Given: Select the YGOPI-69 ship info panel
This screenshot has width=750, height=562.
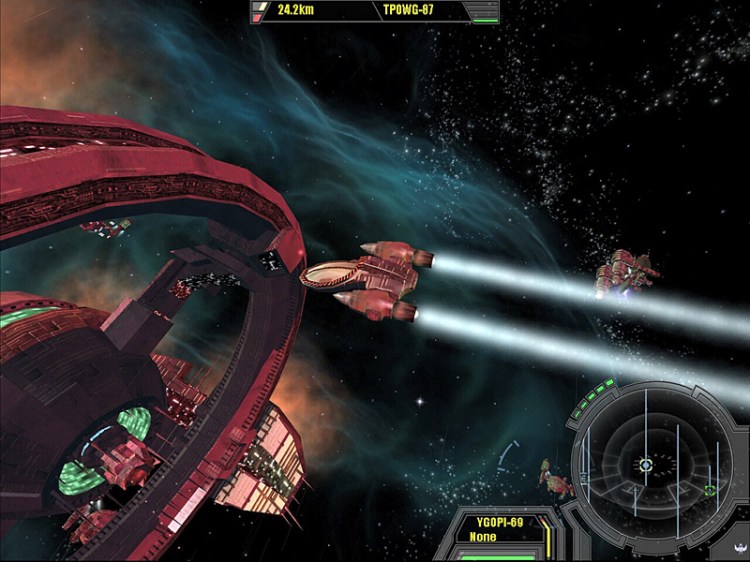Looking at the screenshot, I should point(499,528).
